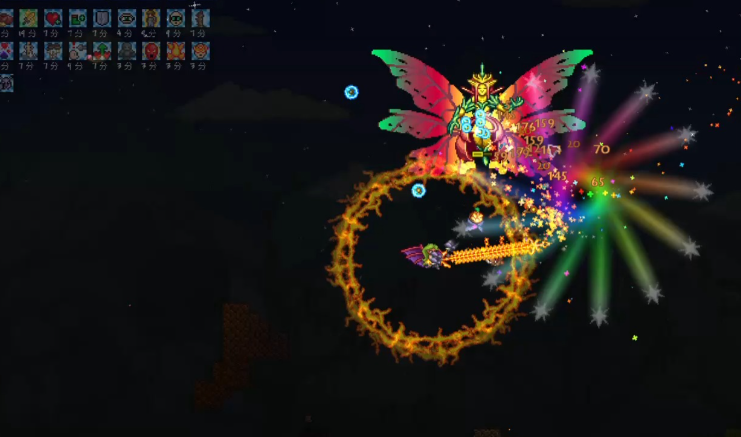Click the grey hooded figure buff icon
Viewport: 741px width, 437px height.
click(127, 50)
